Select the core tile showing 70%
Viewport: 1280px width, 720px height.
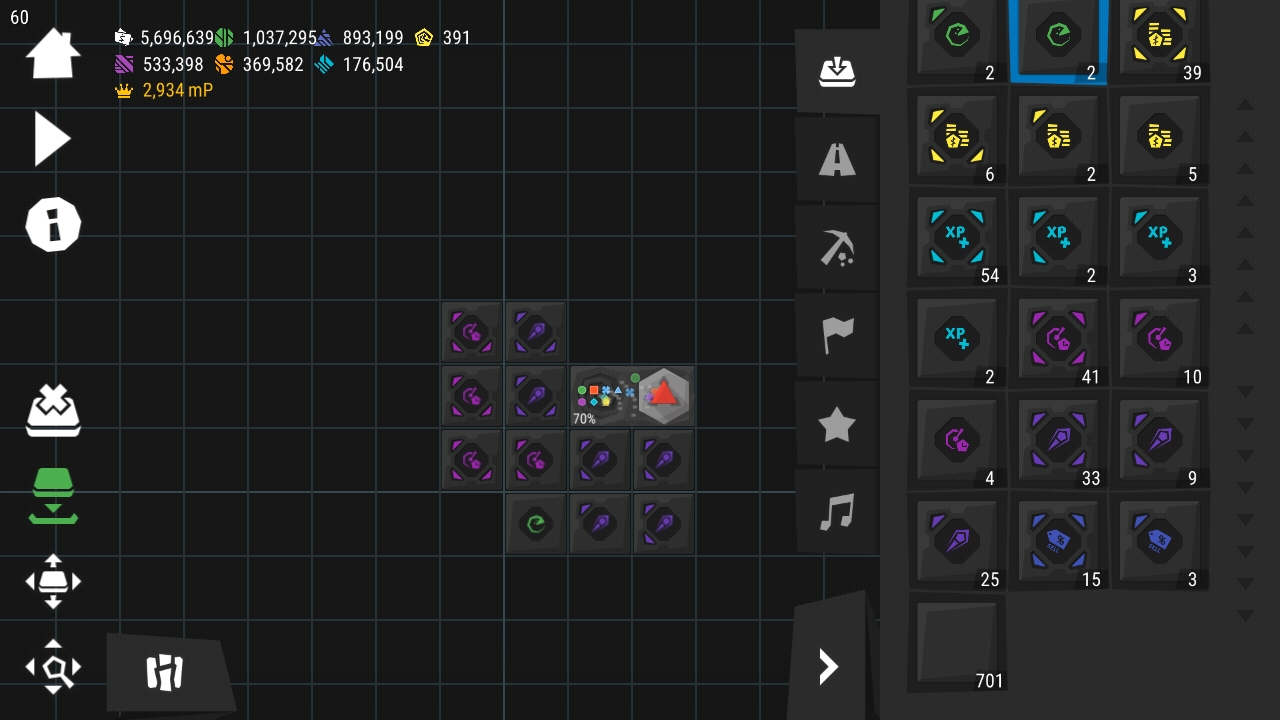(600, 396)
